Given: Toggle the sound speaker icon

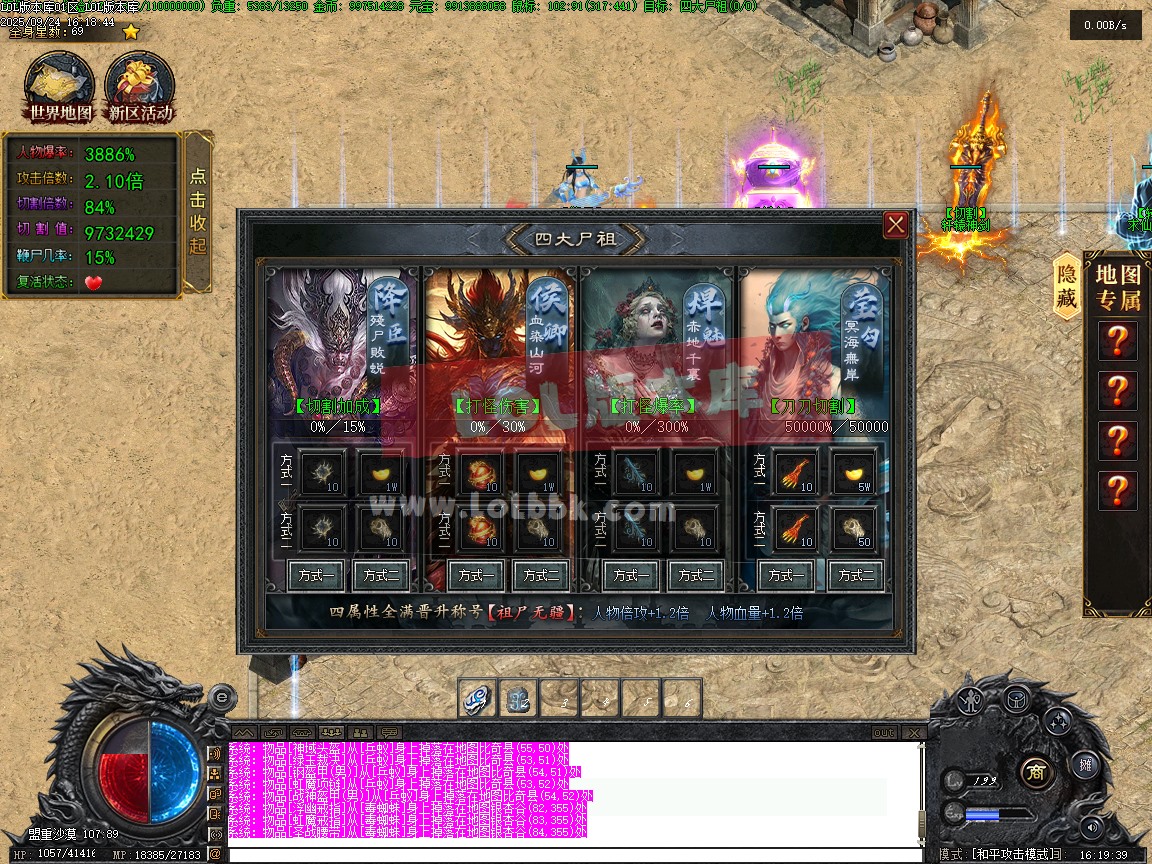Looking at the screenshot, I should tap(1091, 827).
